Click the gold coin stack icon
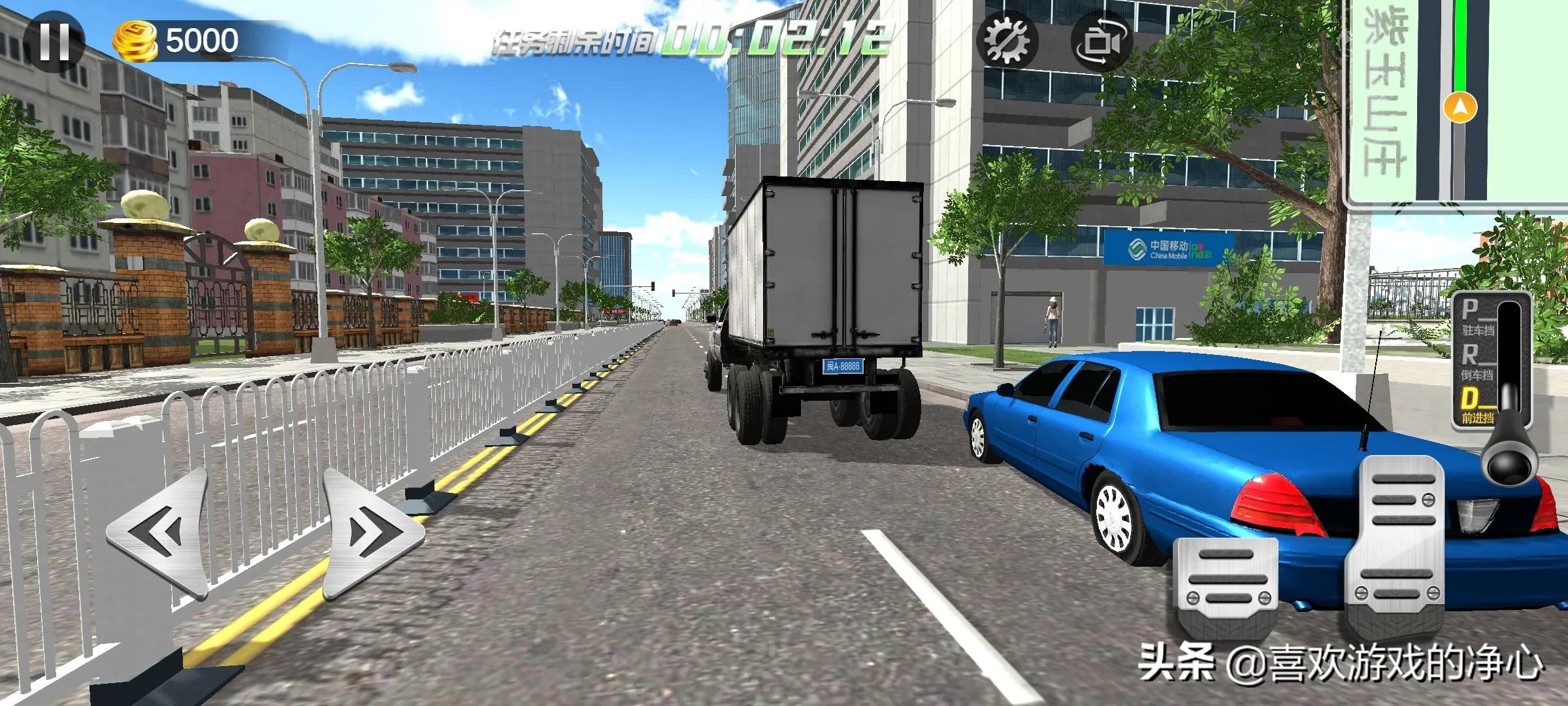 click(135, 42)
